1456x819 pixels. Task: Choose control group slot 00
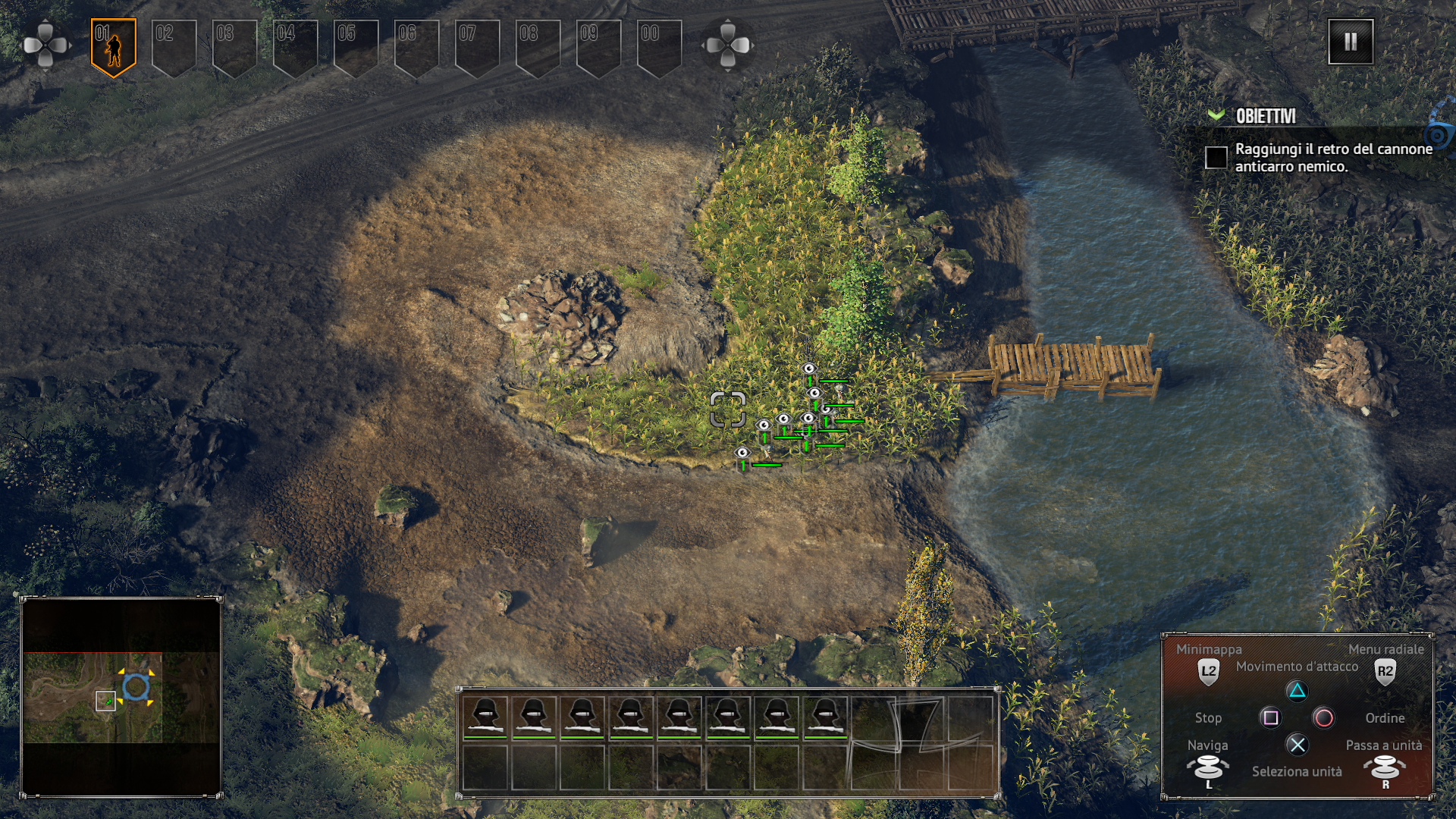click(x=660, y=47)
